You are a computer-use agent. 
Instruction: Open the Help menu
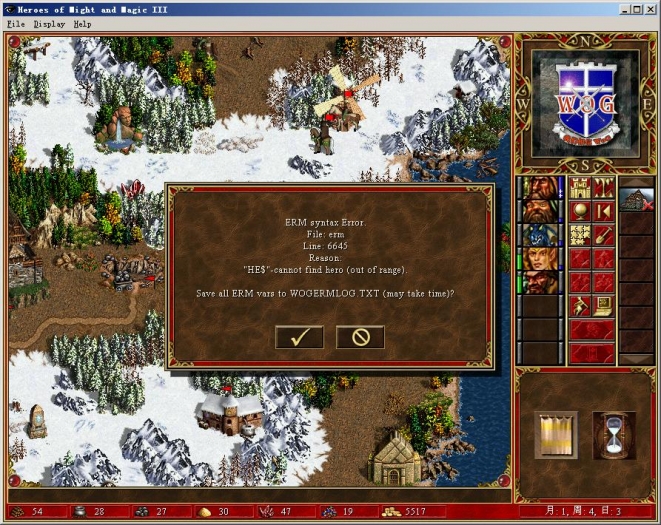(82, 23)
